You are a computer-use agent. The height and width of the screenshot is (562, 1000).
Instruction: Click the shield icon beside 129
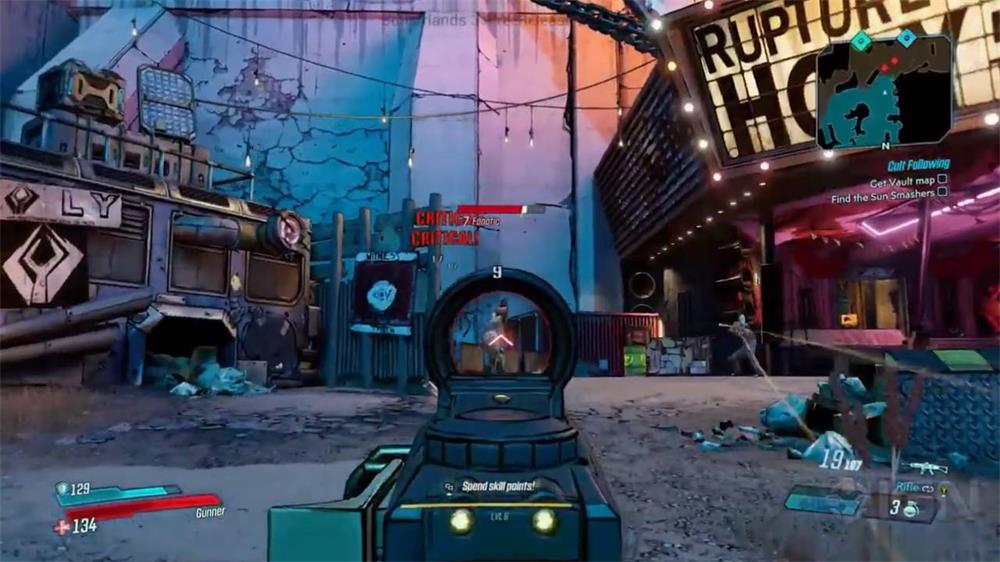(62, 488)
